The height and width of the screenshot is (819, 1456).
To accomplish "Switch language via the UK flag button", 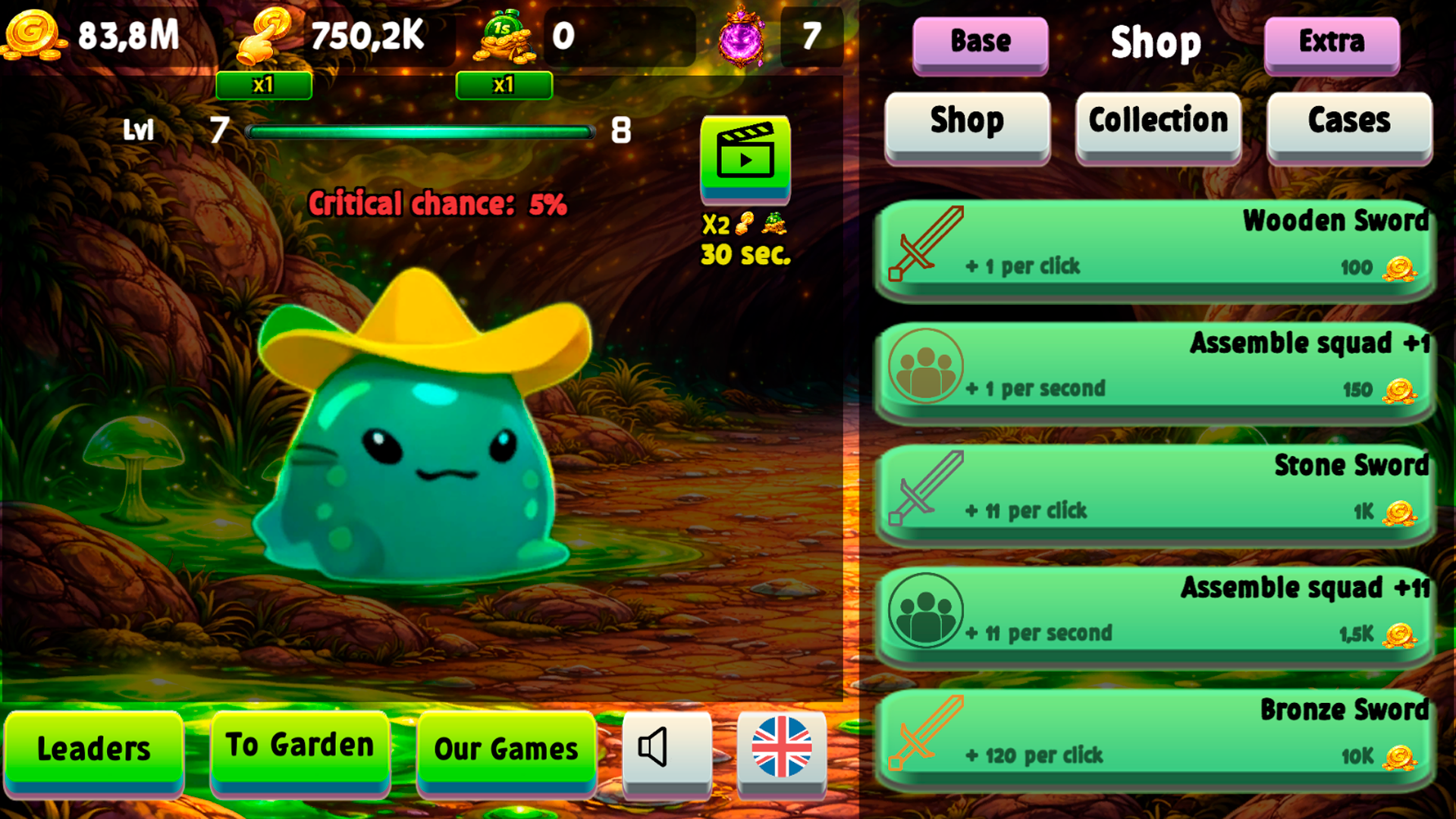I will (783, 749).
